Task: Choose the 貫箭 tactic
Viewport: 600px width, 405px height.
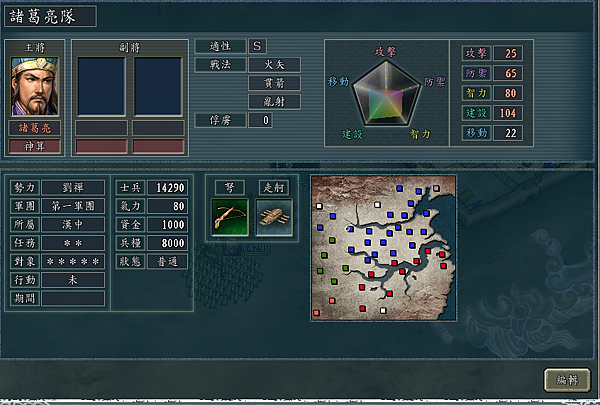Action: [273, 83]
